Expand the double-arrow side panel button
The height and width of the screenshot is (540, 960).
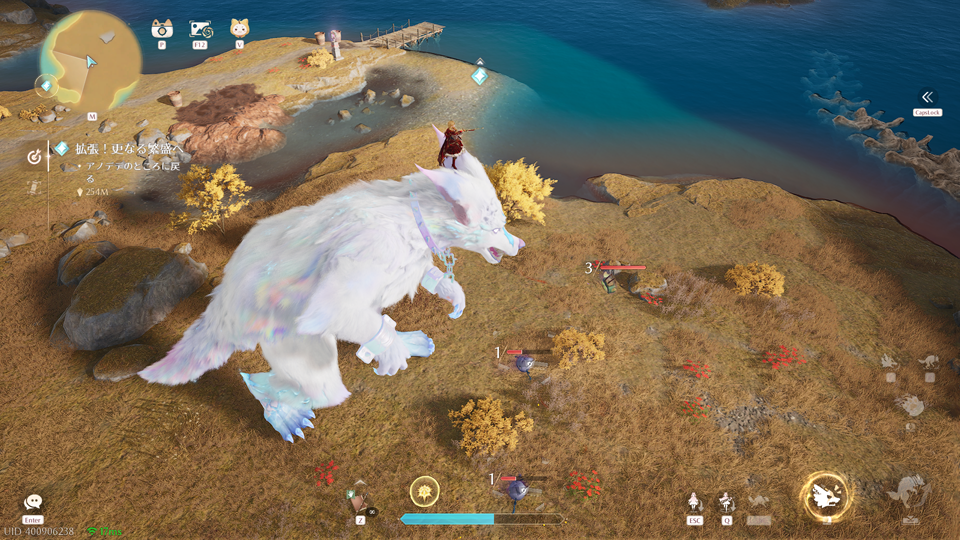927,97
